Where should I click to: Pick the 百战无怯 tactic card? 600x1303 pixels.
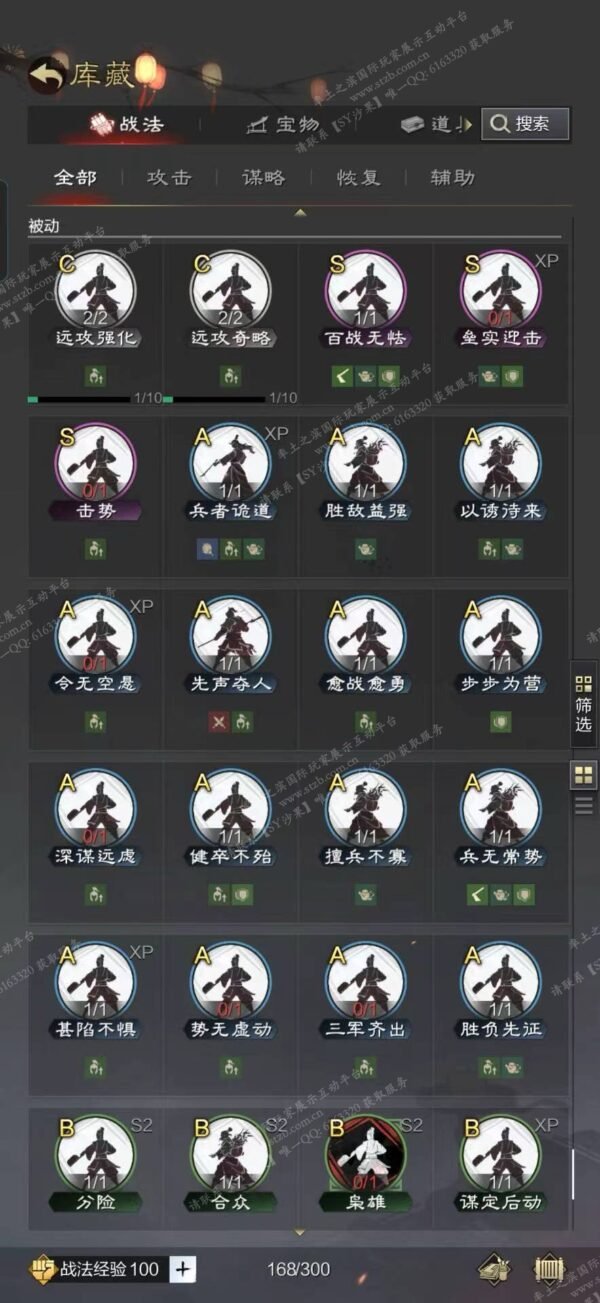[366, 300]
